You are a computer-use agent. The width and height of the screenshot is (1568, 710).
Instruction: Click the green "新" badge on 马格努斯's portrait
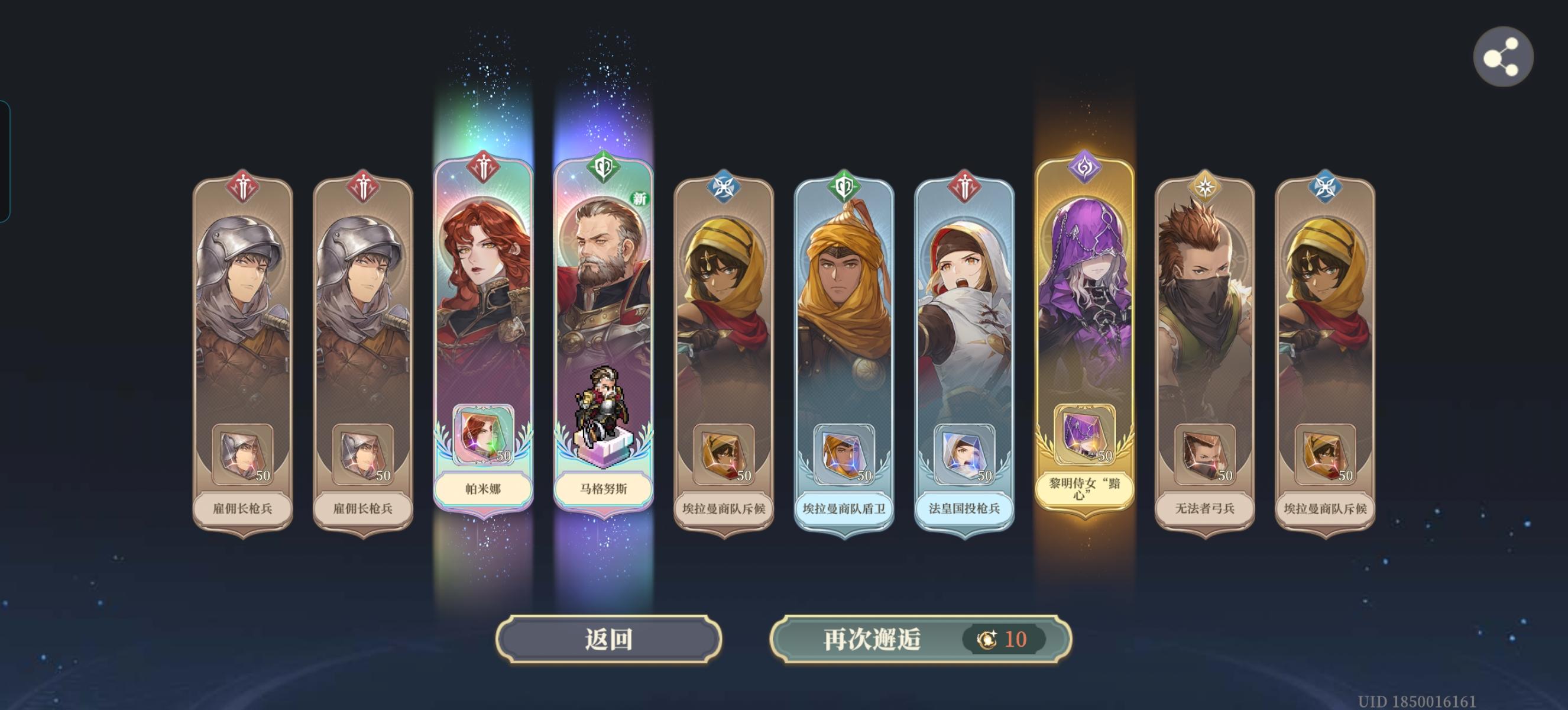[639, 199]
